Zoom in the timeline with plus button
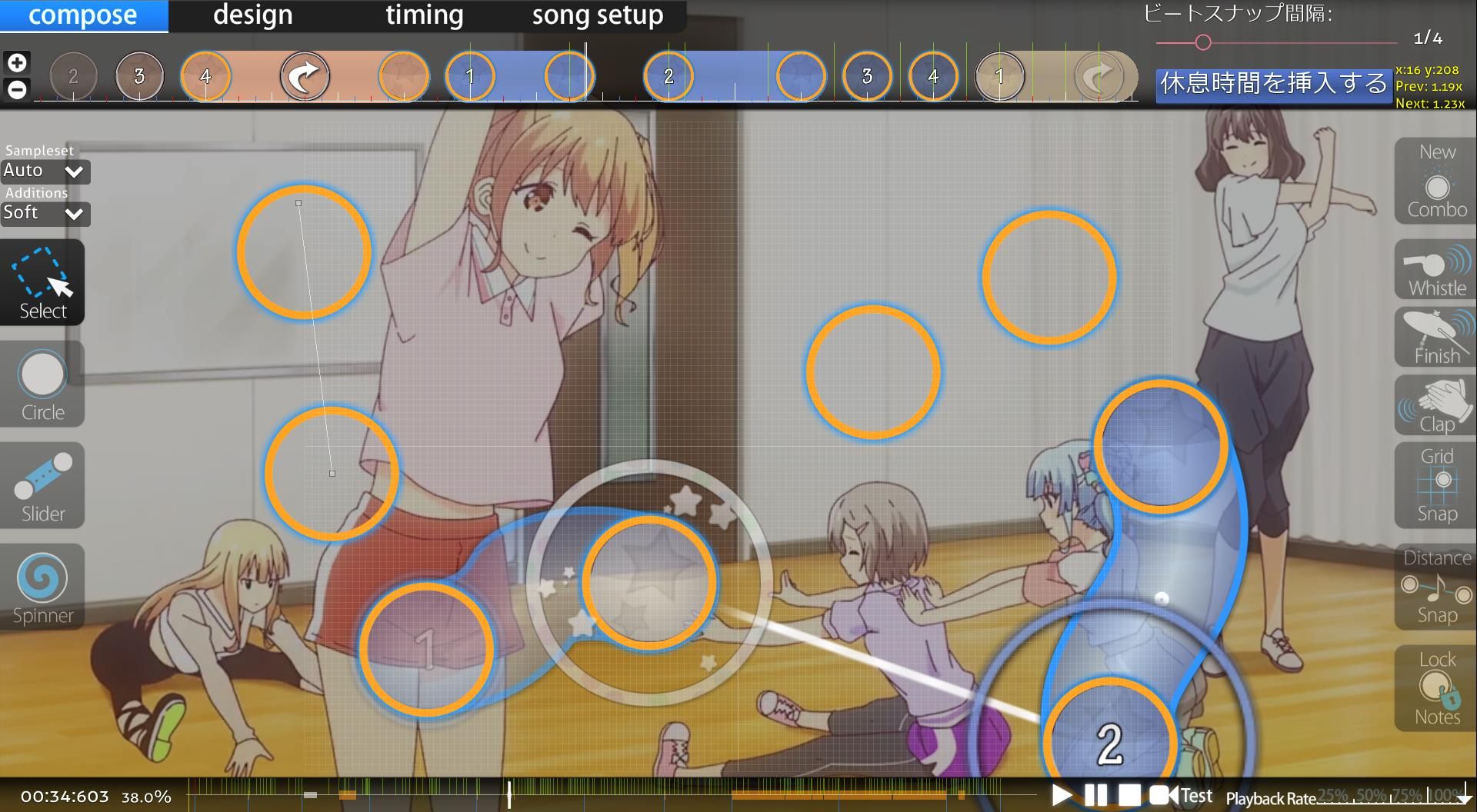The height and width of the screenshot is (812, 1477). pyautogui.click(x=17, y=62)
